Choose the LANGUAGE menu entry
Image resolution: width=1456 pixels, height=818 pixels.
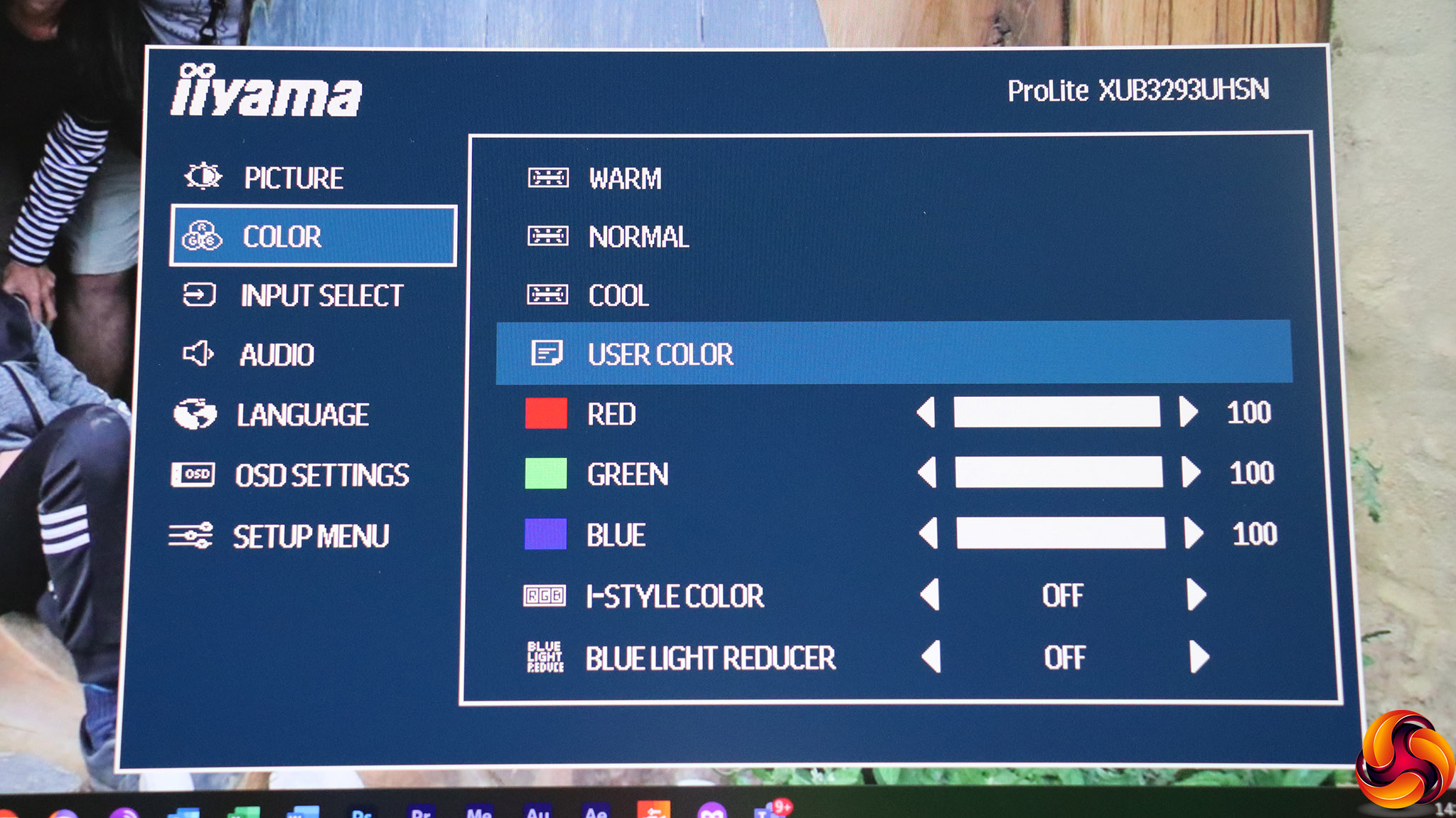click(302, 415)
